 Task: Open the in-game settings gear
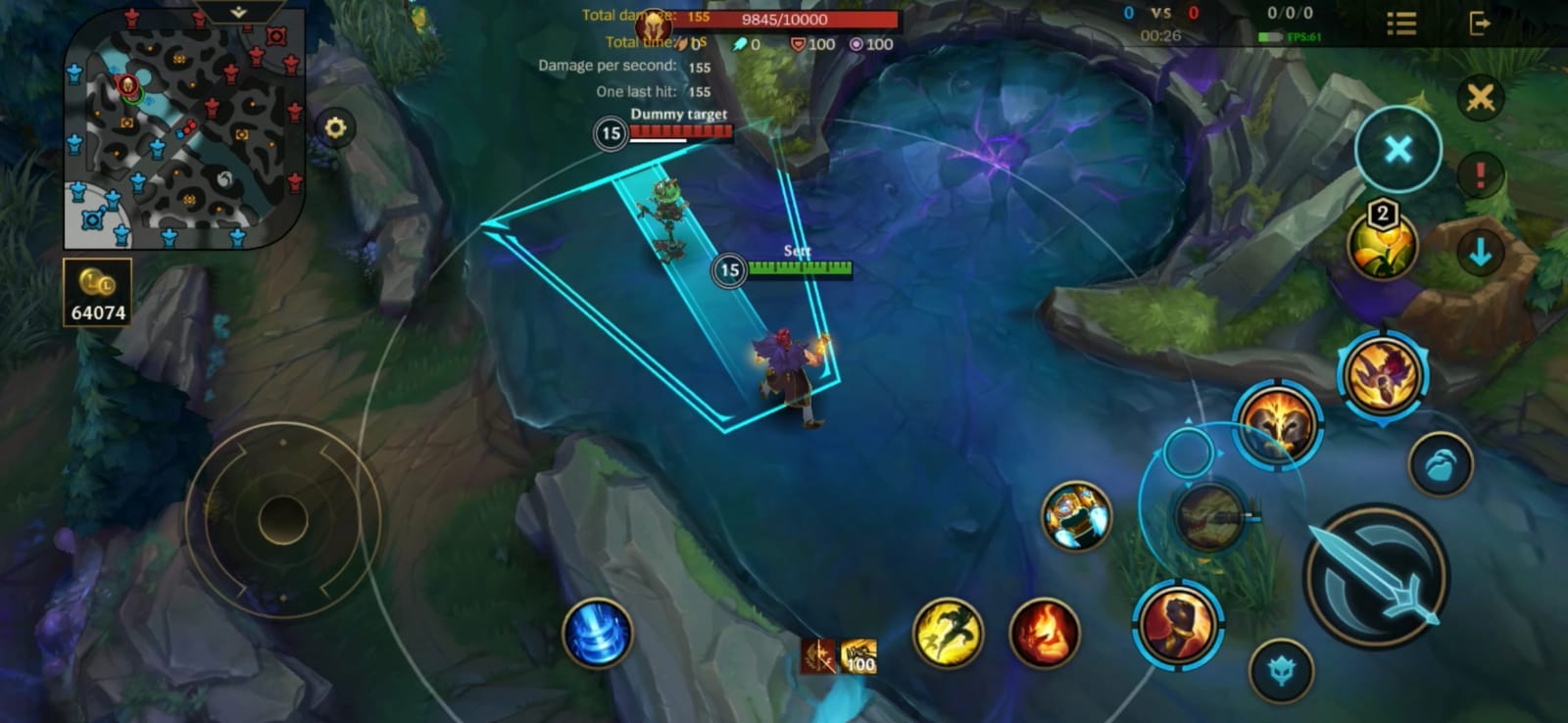click(337, 128)
